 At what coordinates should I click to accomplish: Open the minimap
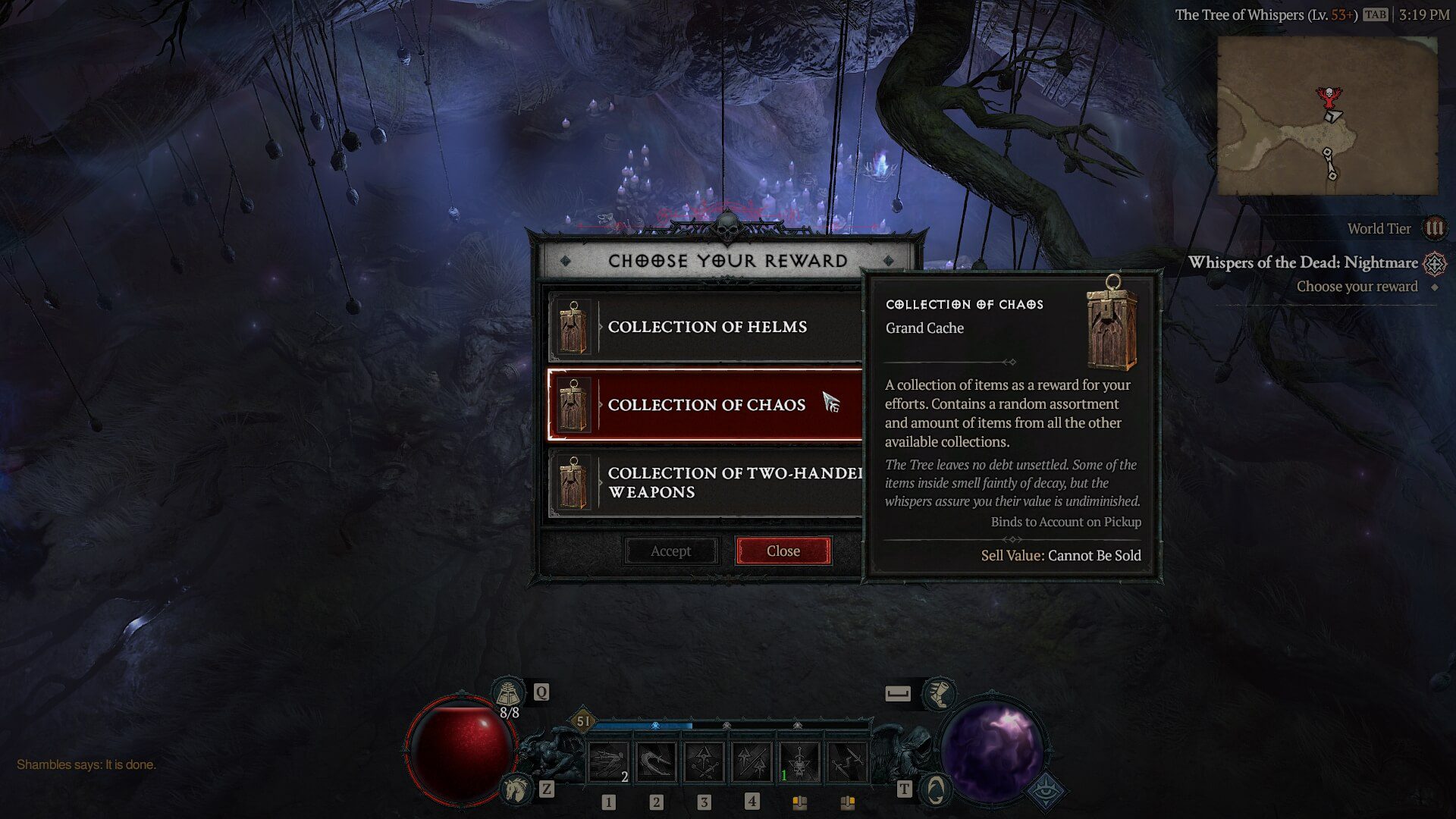point(1326,115)
